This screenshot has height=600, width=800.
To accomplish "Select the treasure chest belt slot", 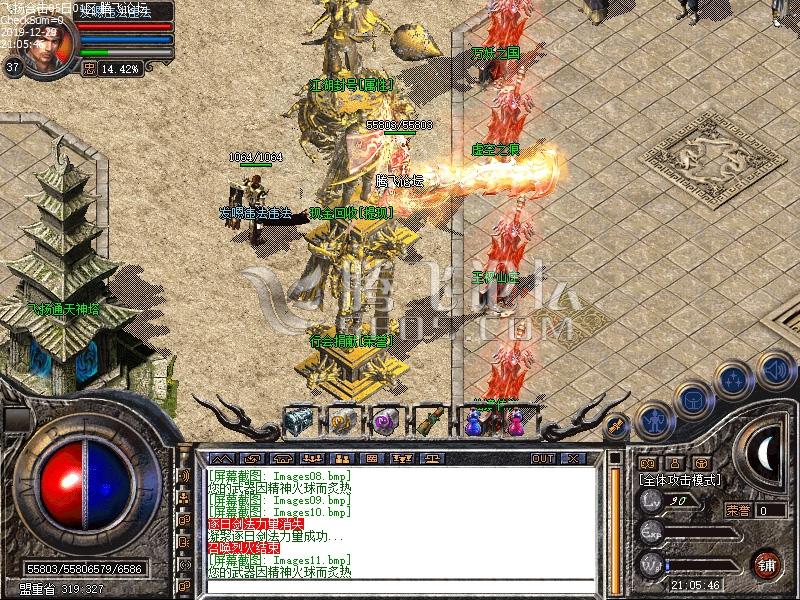I will click(299, 420).
